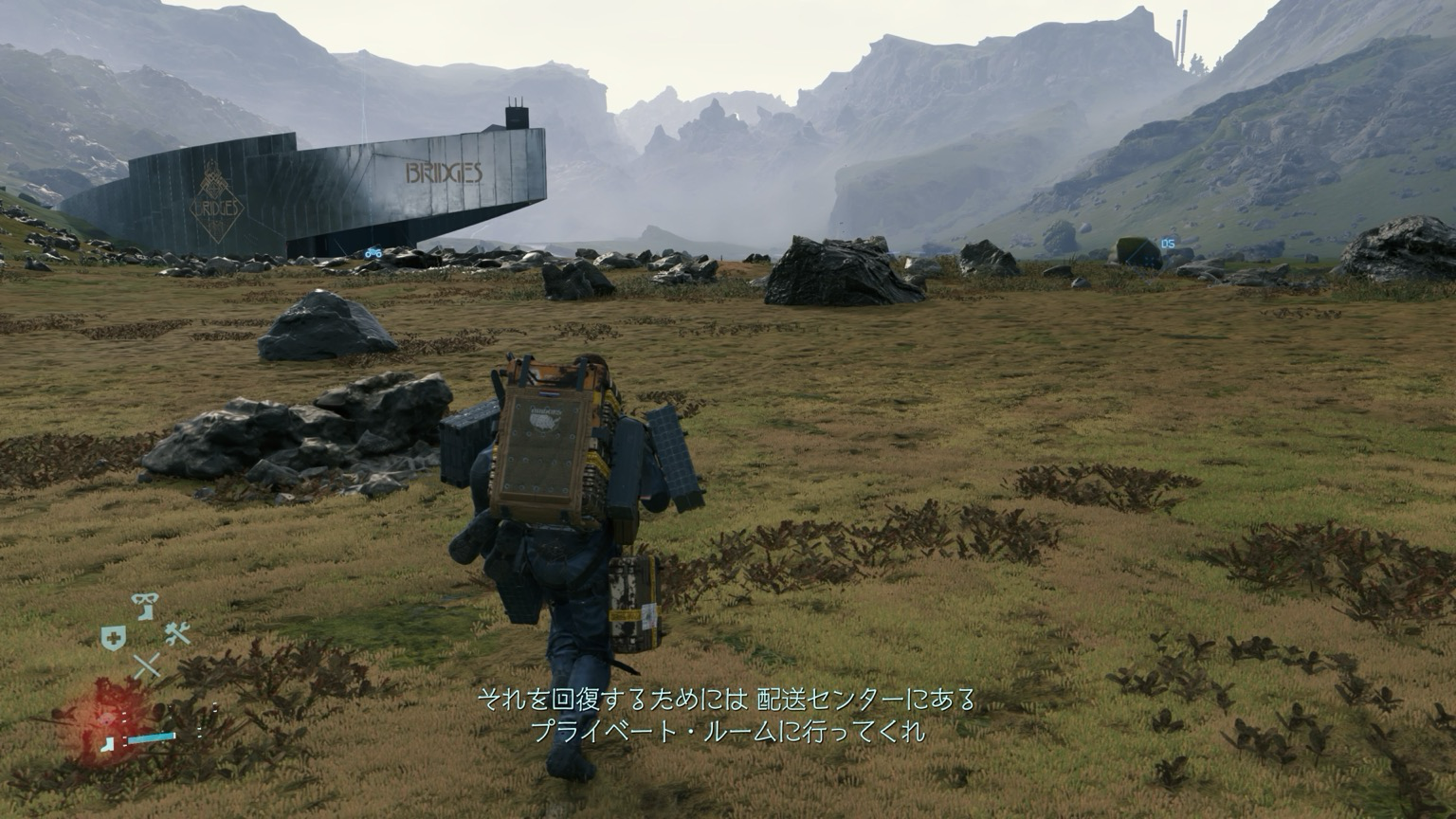Viewport: 1456px width, 819px height.
Task: Choose the hammer and wrench tools icon
Action: [x=177, y=633]
